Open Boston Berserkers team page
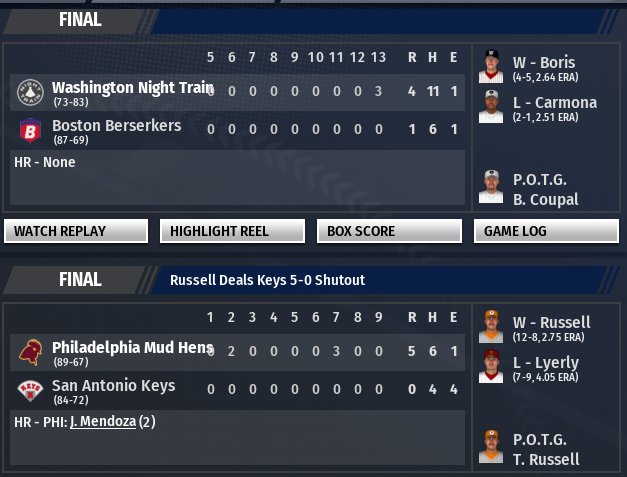The image size is (627, 477). click(116, 126)
